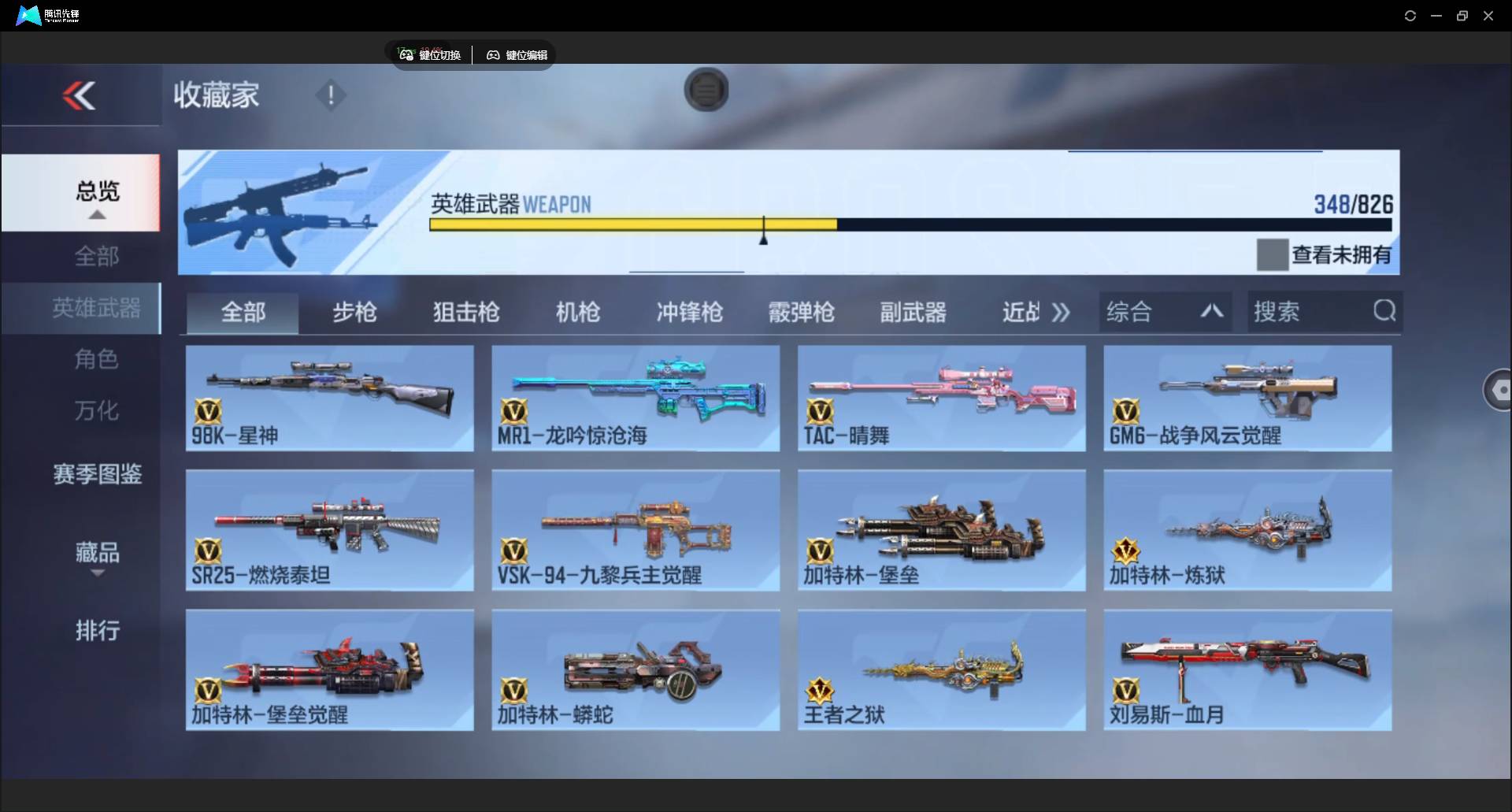Expand hidden weapon categories via double chevron
1512x812 pixels.
(1061, 312)
